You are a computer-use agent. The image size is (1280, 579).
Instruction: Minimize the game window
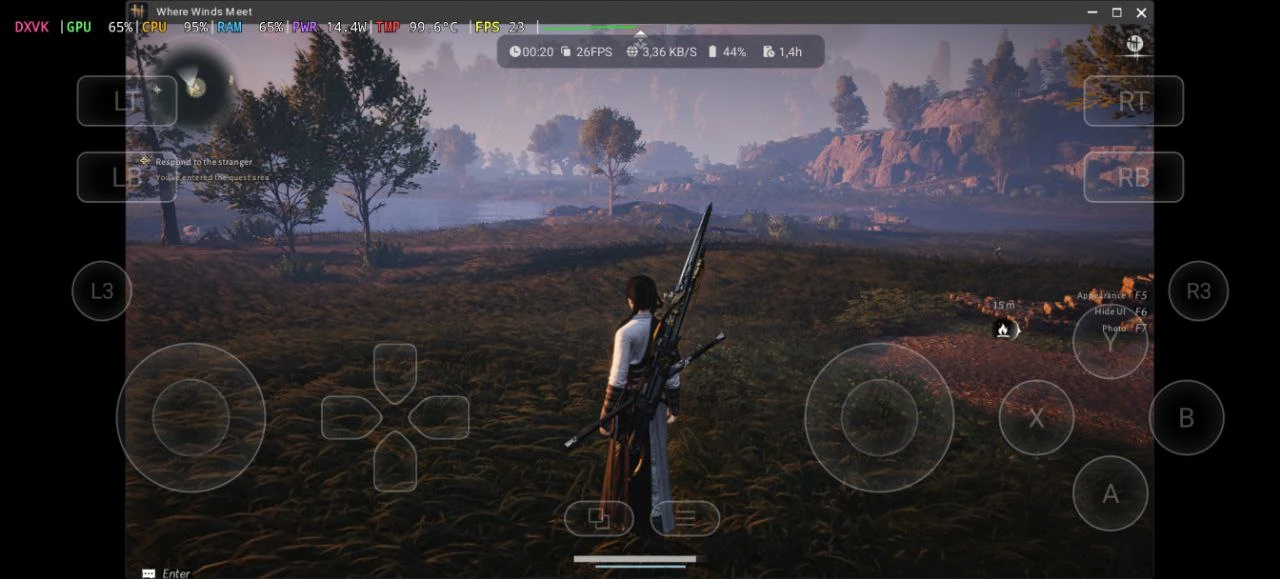(1092, 12)
